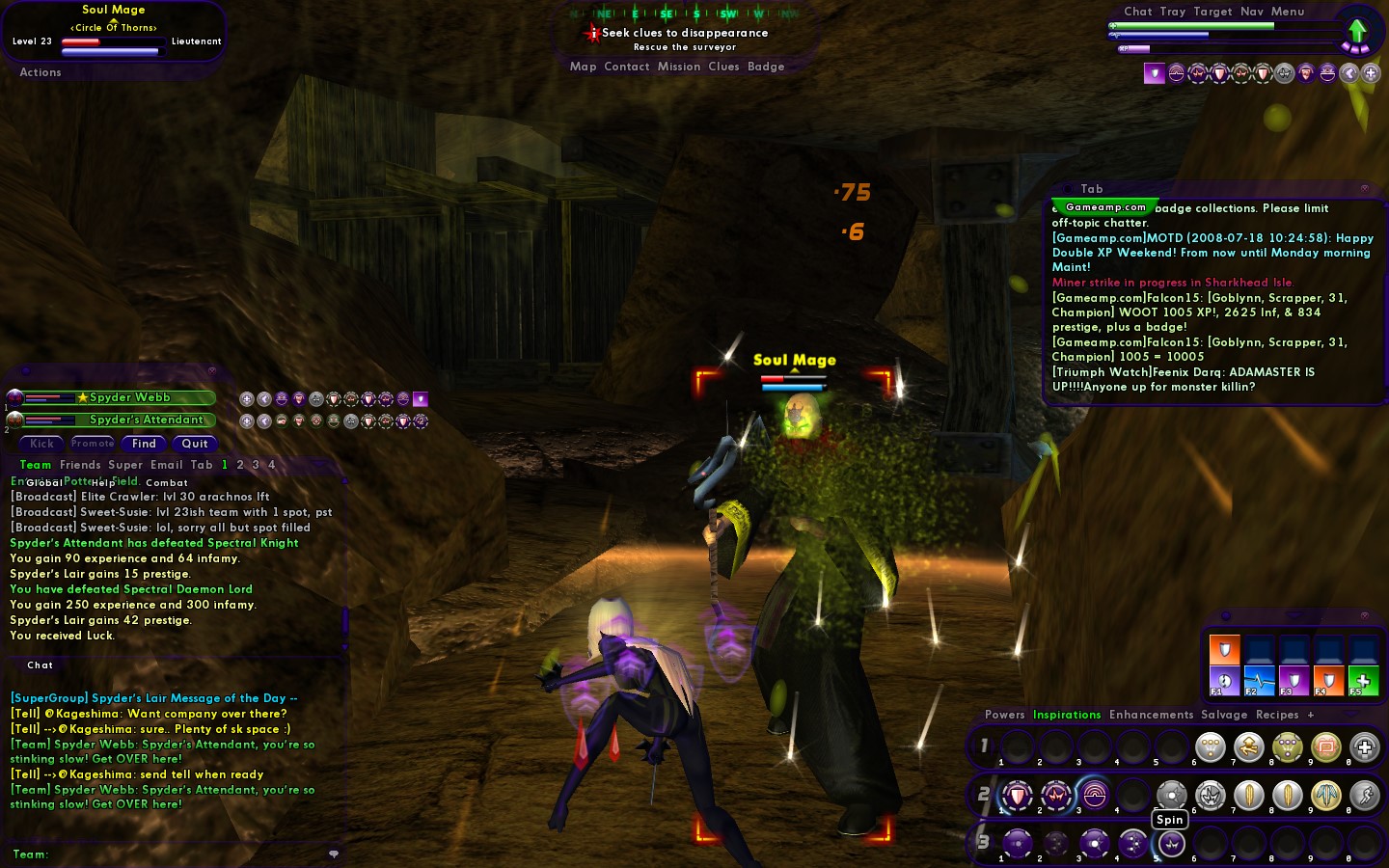Image resolution: width=1389 pixels, height=868 pixels.
Task: Switch to the Inspirations tab
Action: [x=1067, y=715]
